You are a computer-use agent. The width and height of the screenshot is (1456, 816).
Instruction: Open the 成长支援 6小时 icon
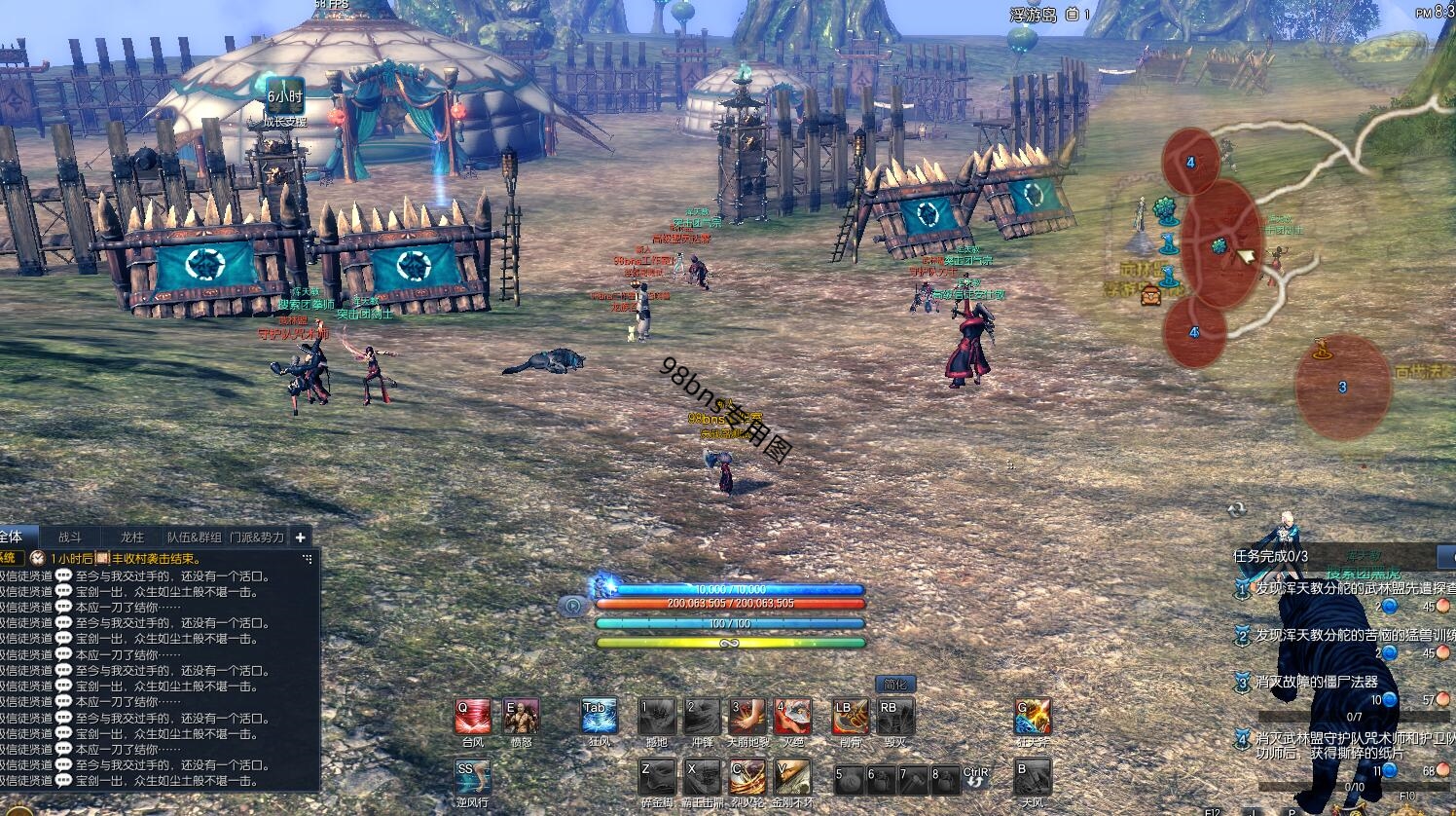(x=285, y=97)
